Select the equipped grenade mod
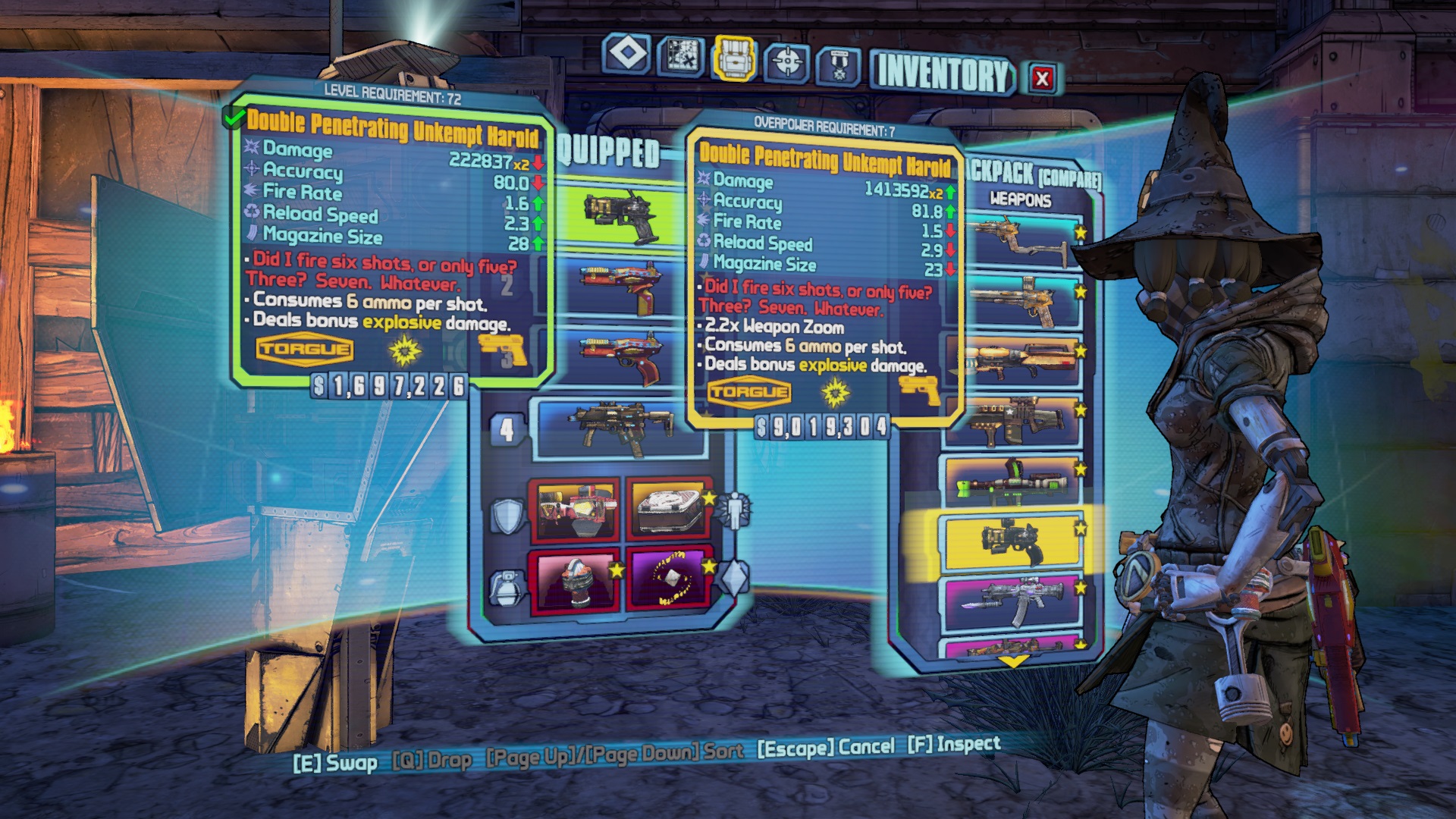The height and width of the screenshot is (819, 1456). [x=574, y=580]
